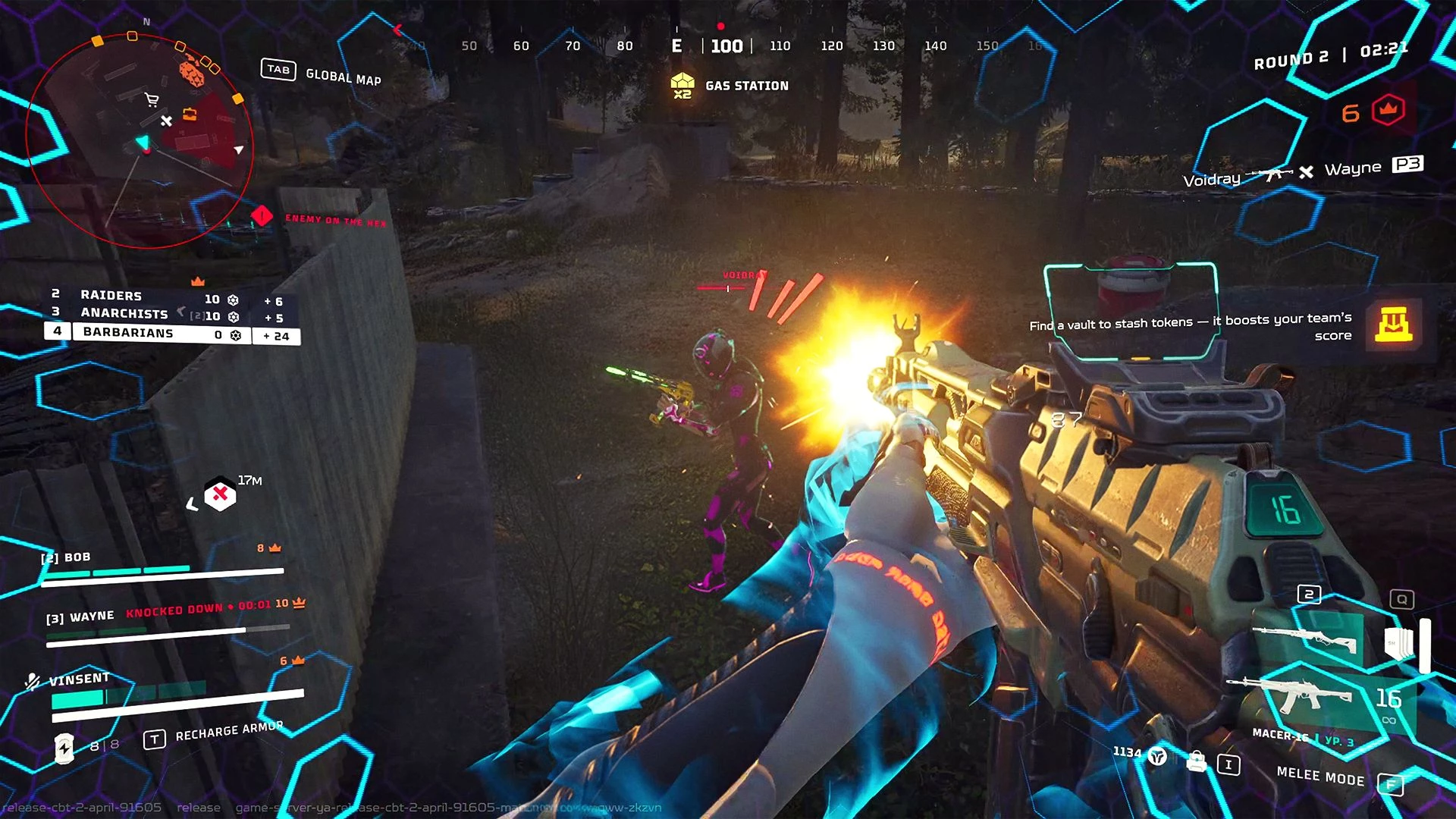Select the Raiders team scoreboard row
This screenshot has height=819, width=1456.
click(171, 297)
